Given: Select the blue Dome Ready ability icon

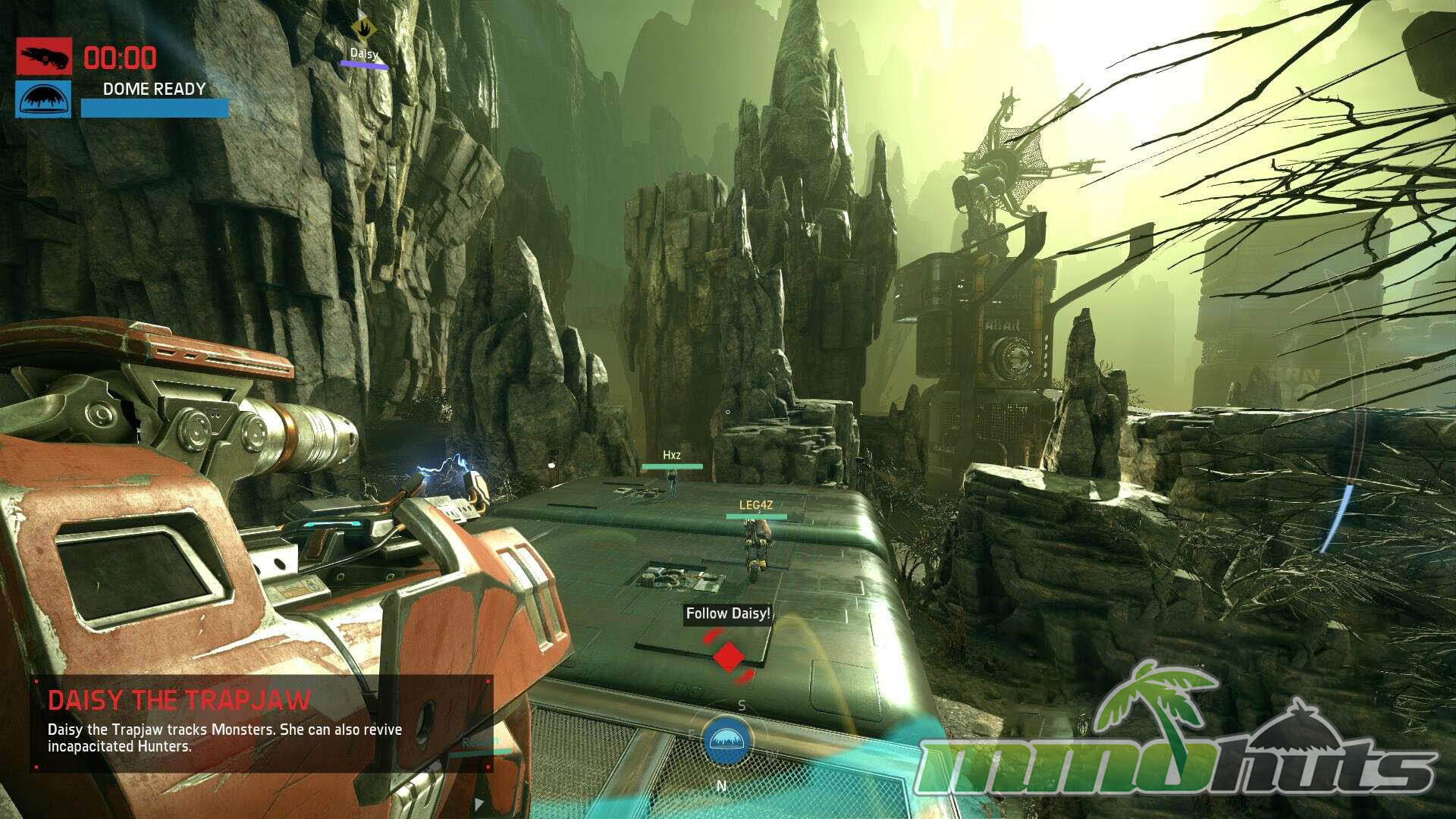Looking at the screenshot, I should 44,99.
